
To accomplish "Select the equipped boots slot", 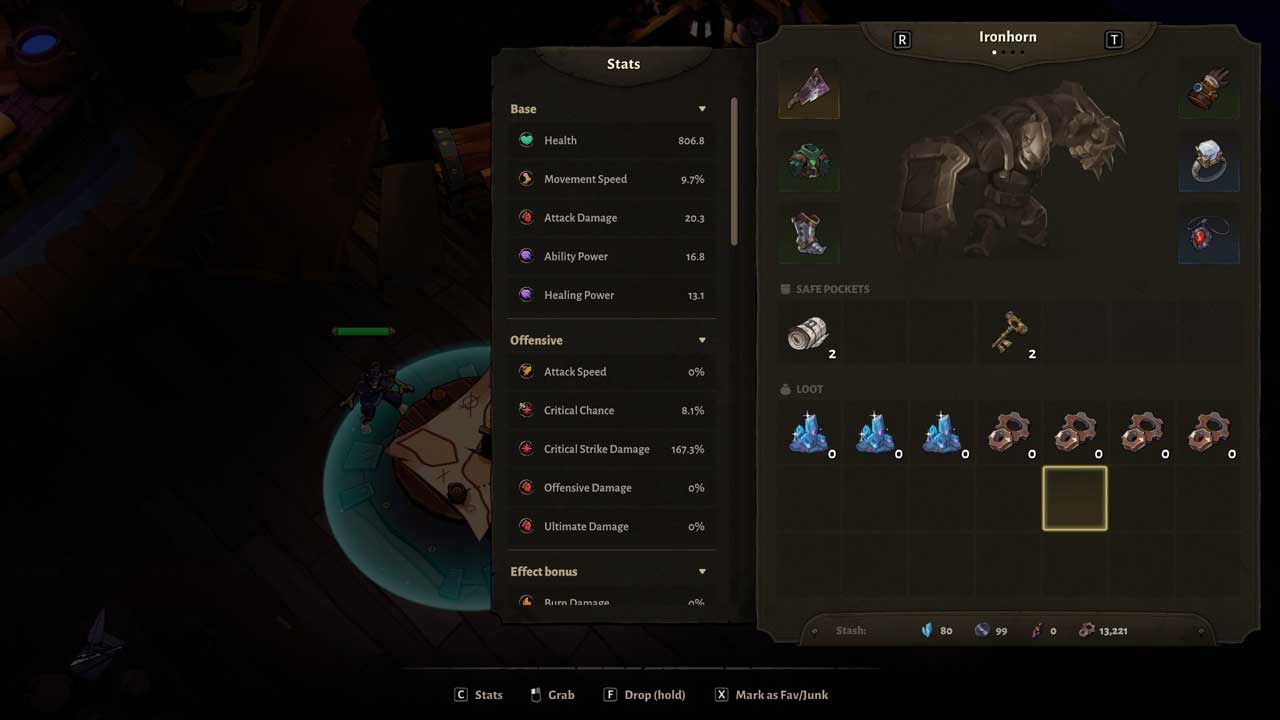I will (808, 234).
